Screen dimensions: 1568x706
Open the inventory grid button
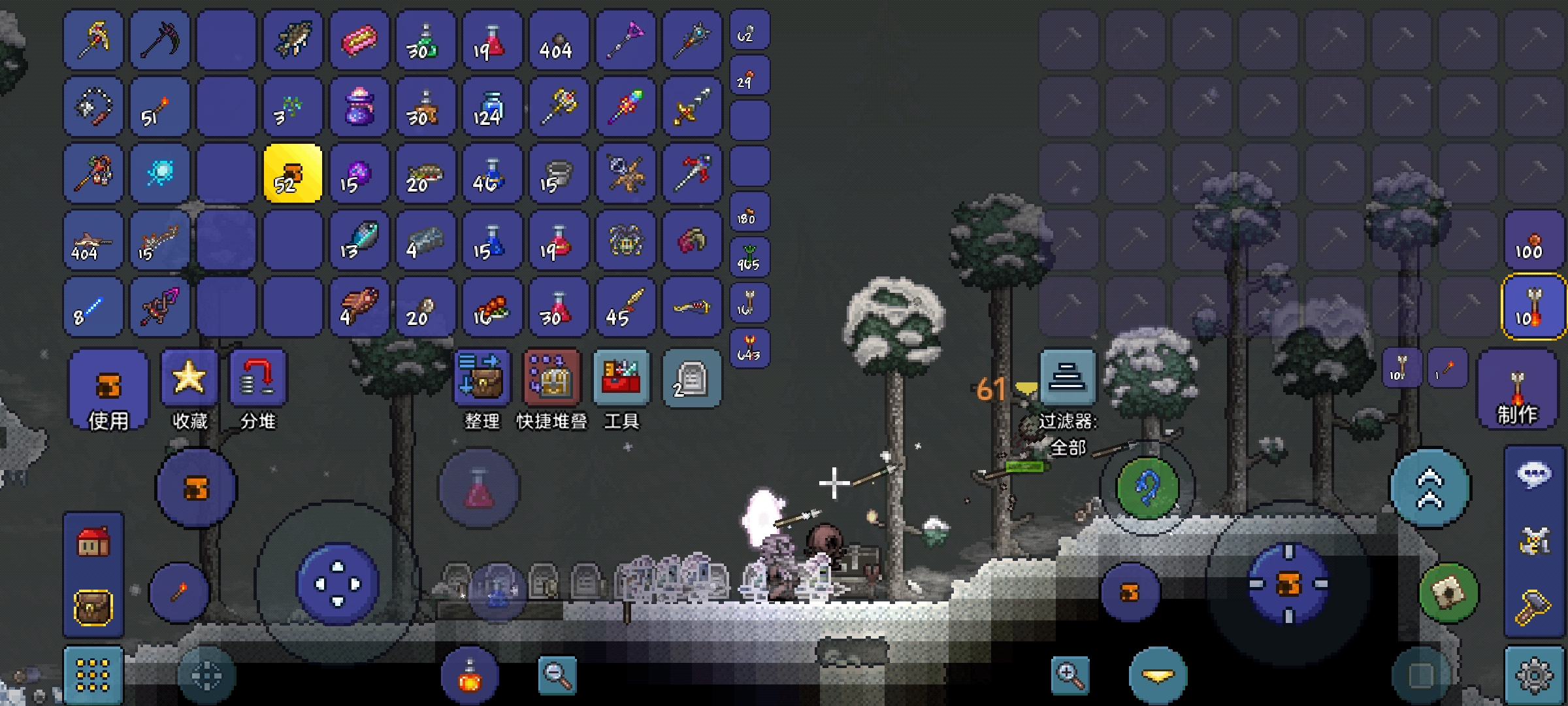pos(93,676)
